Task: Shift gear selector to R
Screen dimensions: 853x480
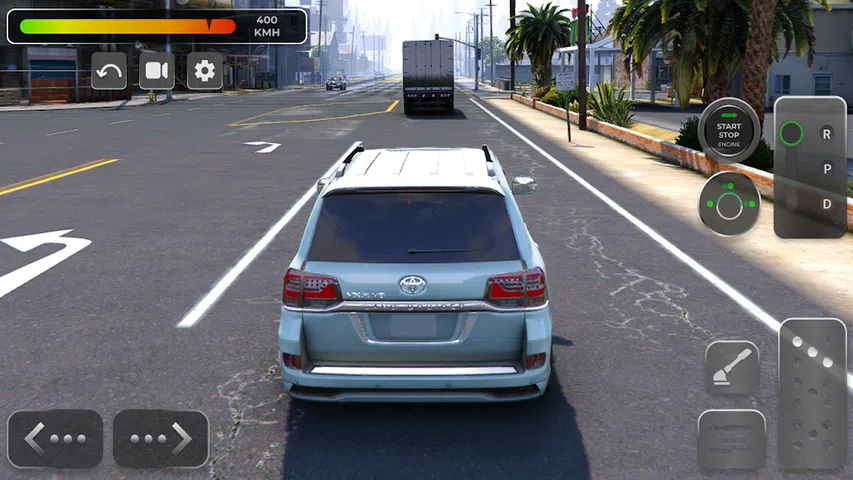Action: tap(826, 133)
